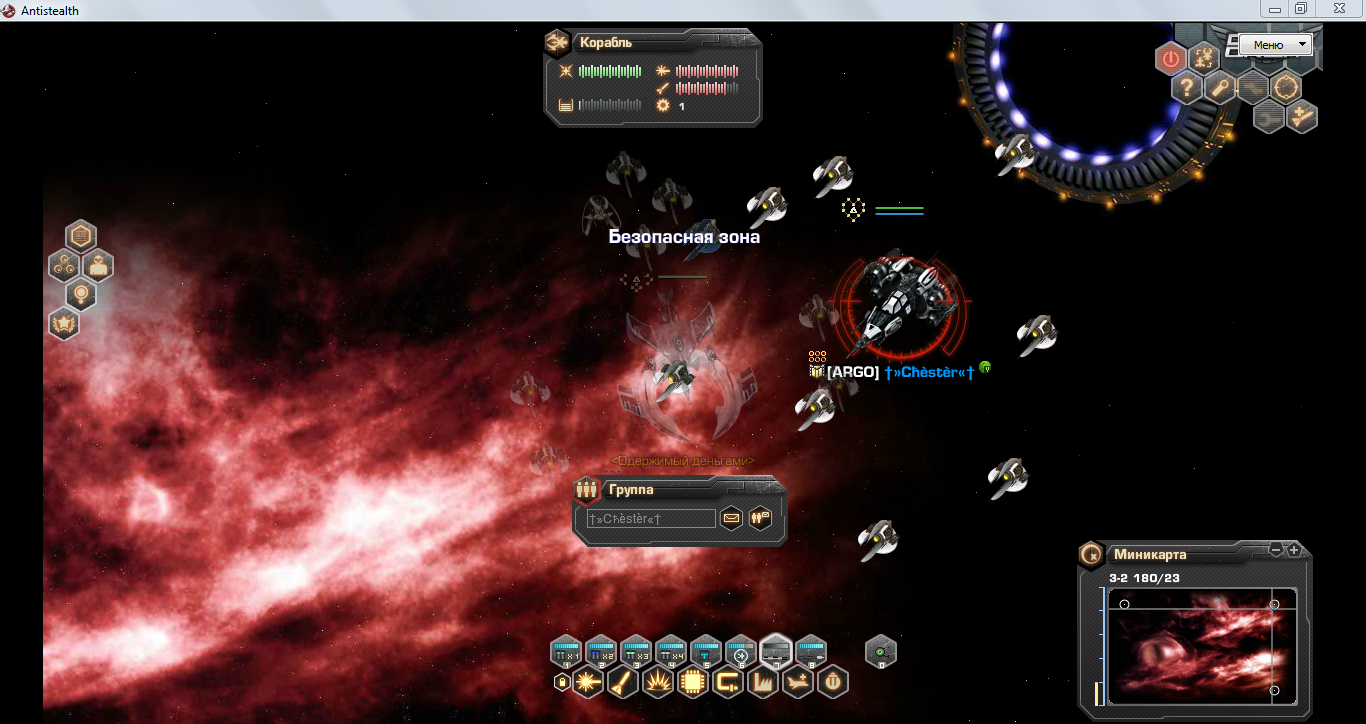Open the star laurel achievements icon
Screen dimensions: 1366x724
(x=64, y=323)
